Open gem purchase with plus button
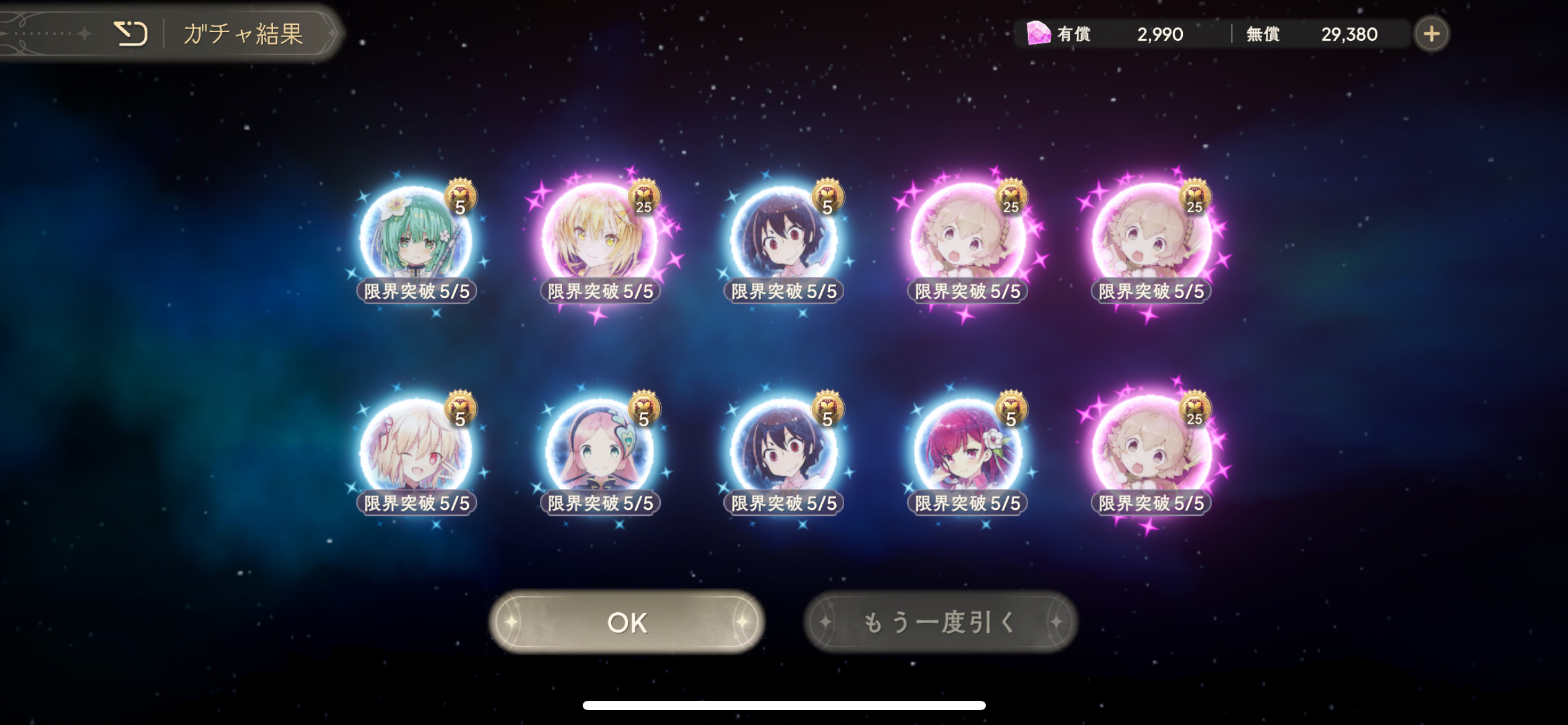 click(x=1431, y=34)
